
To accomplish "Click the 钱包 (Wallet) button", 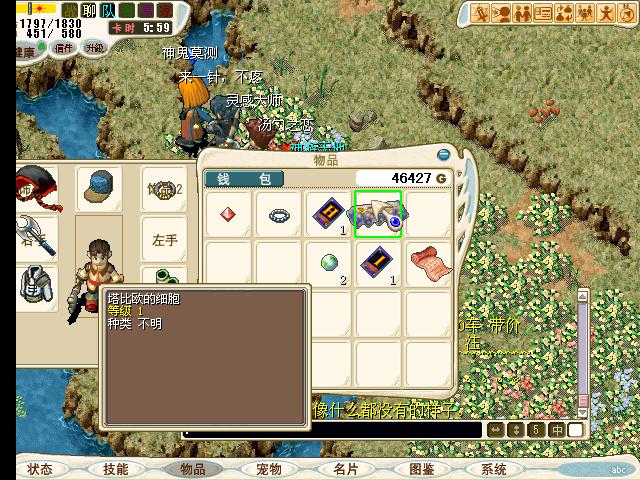I will click(x=244, y=179).
